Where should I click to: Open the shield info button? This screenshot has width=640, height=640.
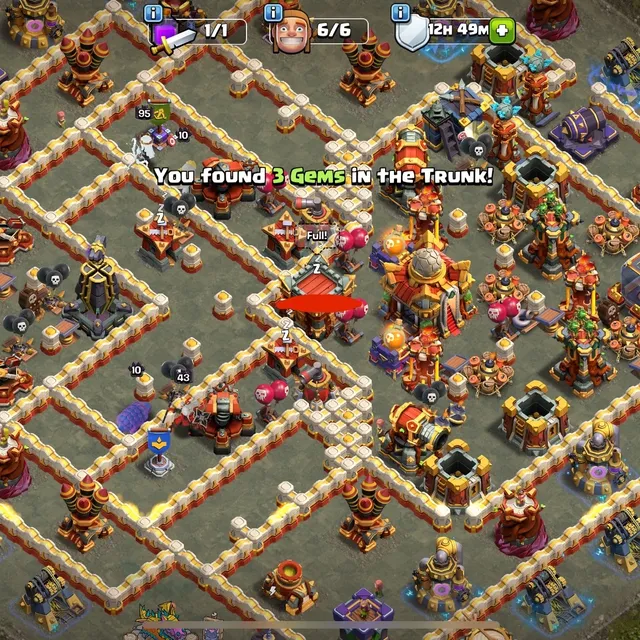pos(400,13)
